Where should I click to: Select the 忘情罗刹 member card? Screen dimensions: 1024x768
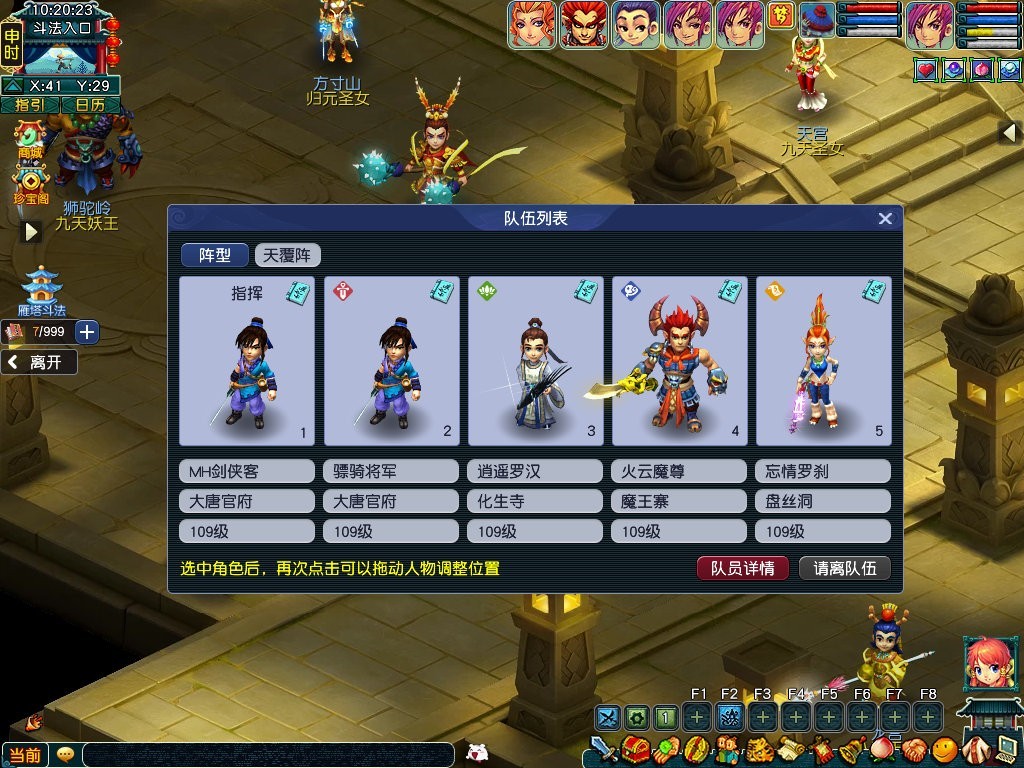pyautogui.click(x=823, y=361)
